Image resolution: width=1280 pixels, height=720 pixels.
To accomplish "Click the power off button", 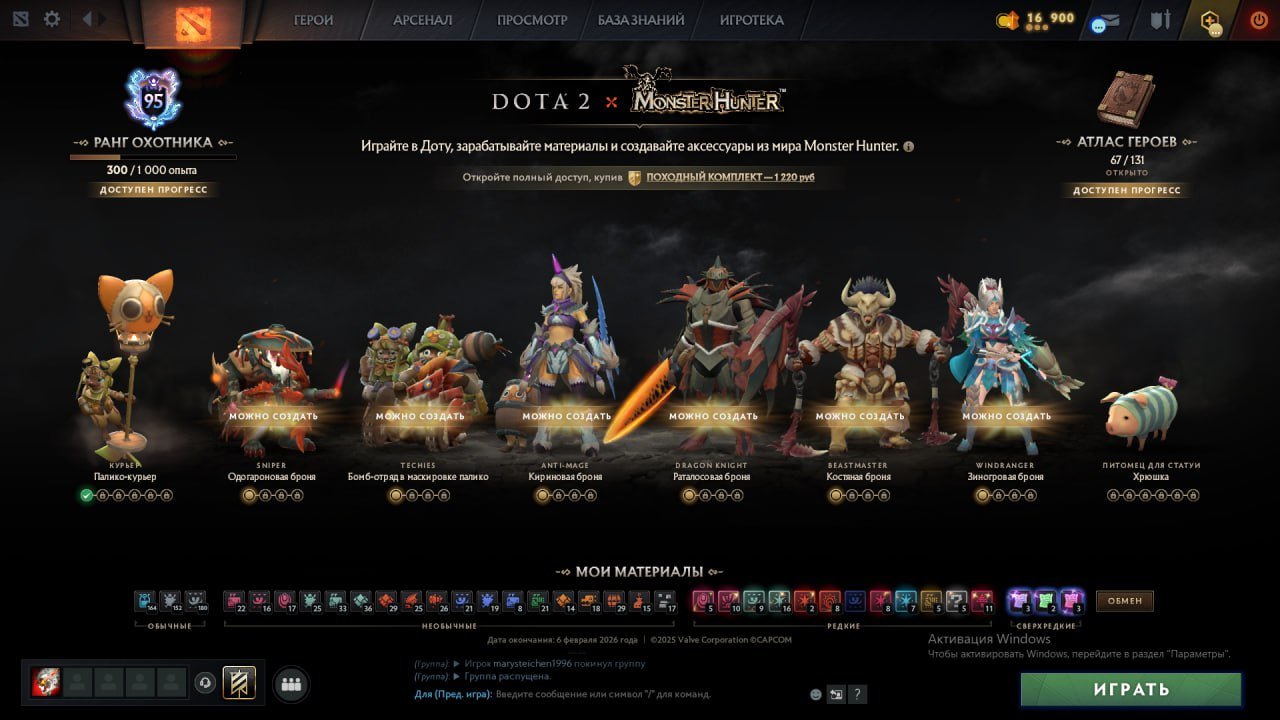I will tap(1258, 18).
